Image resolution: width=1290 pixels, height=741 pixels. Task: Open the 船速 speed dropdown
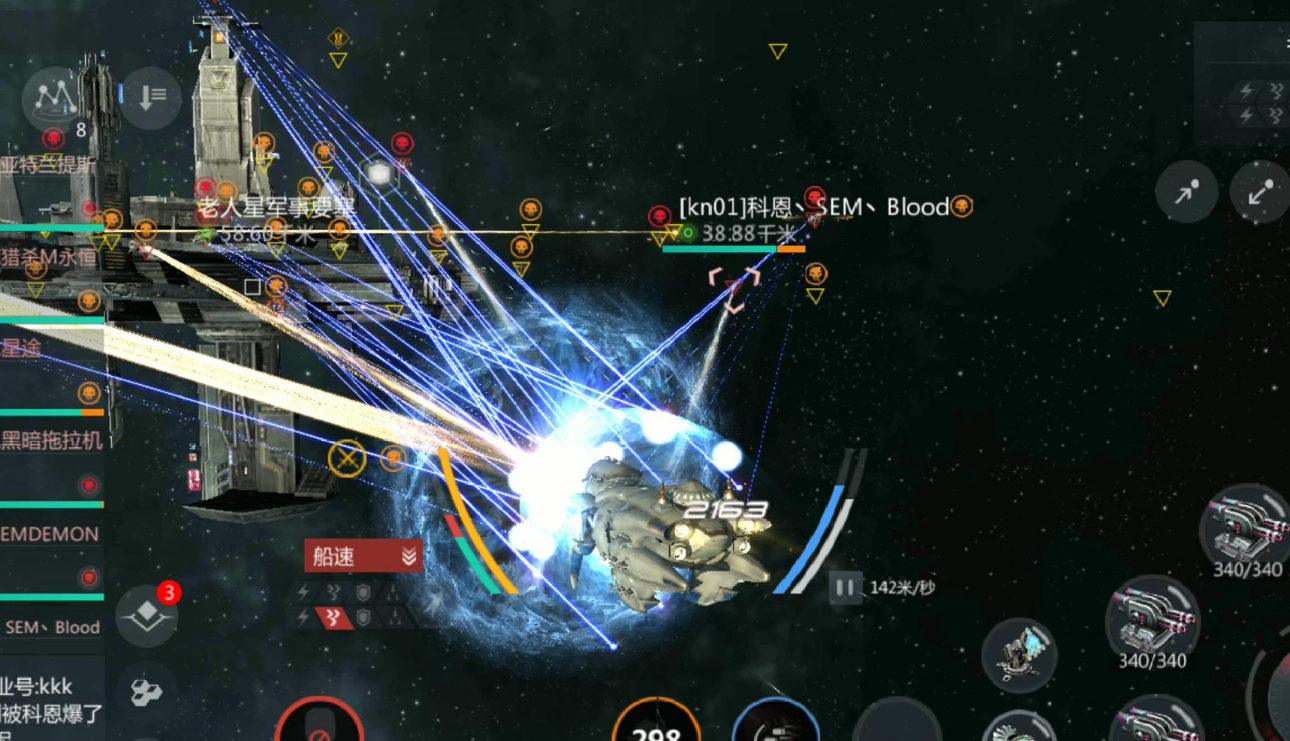coord(363,557)
